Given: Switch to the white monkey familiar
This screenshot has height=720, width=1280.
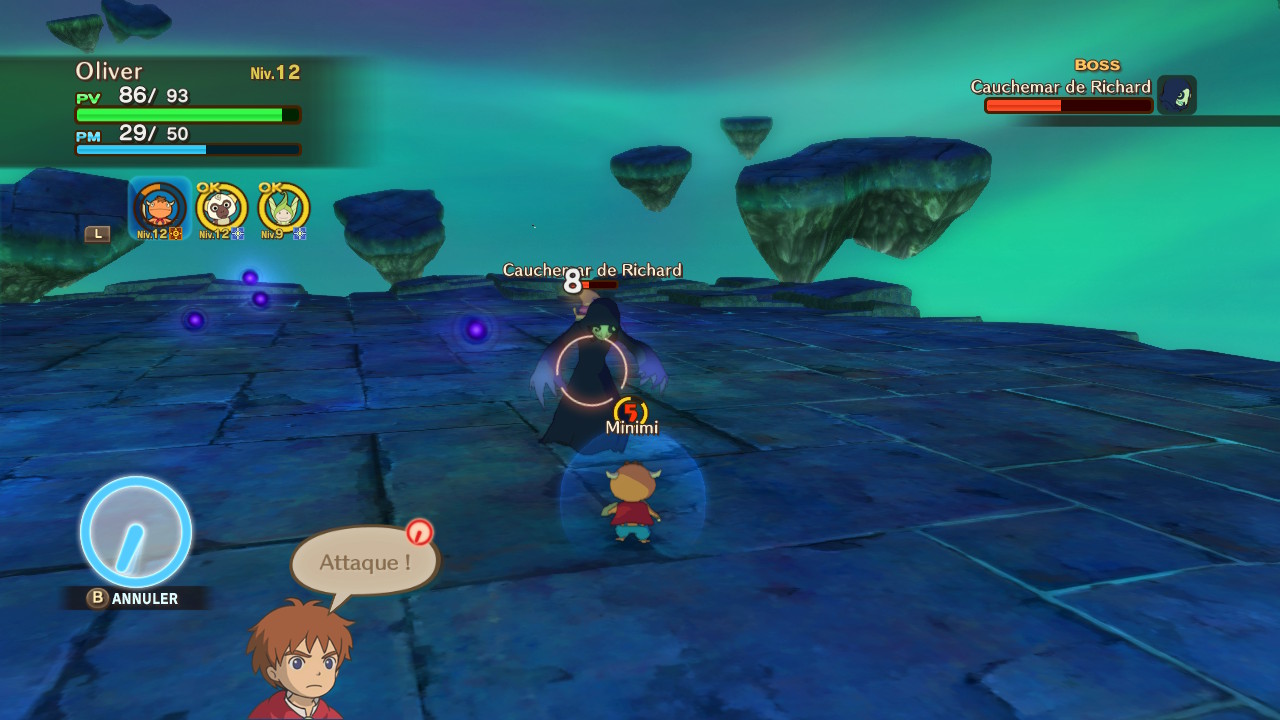Looking at the screenshot, I should coord(221,208).
